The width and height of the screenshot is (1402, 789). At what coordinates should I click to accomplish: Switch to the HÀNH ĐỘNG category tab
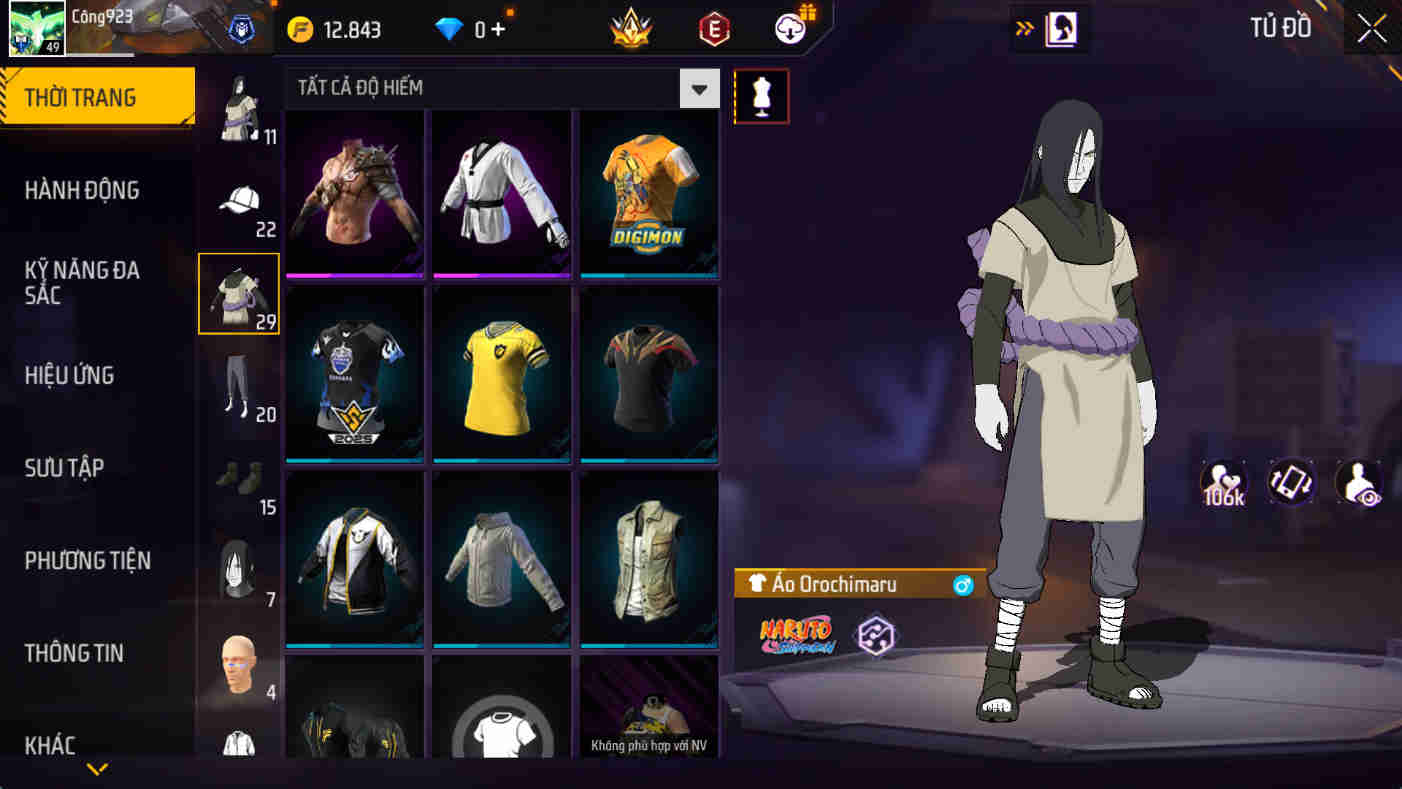pos(83,190)
